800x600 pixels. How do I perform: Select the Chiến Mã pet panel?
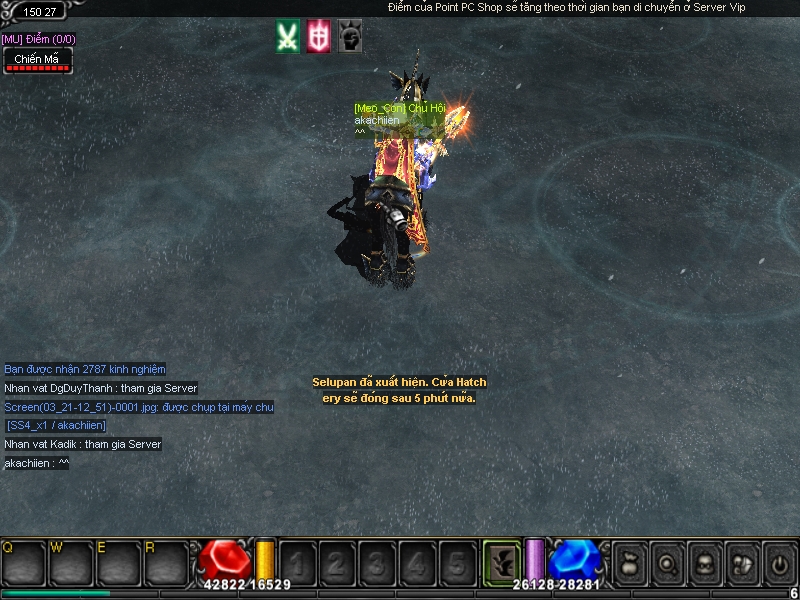click(37, 61)
